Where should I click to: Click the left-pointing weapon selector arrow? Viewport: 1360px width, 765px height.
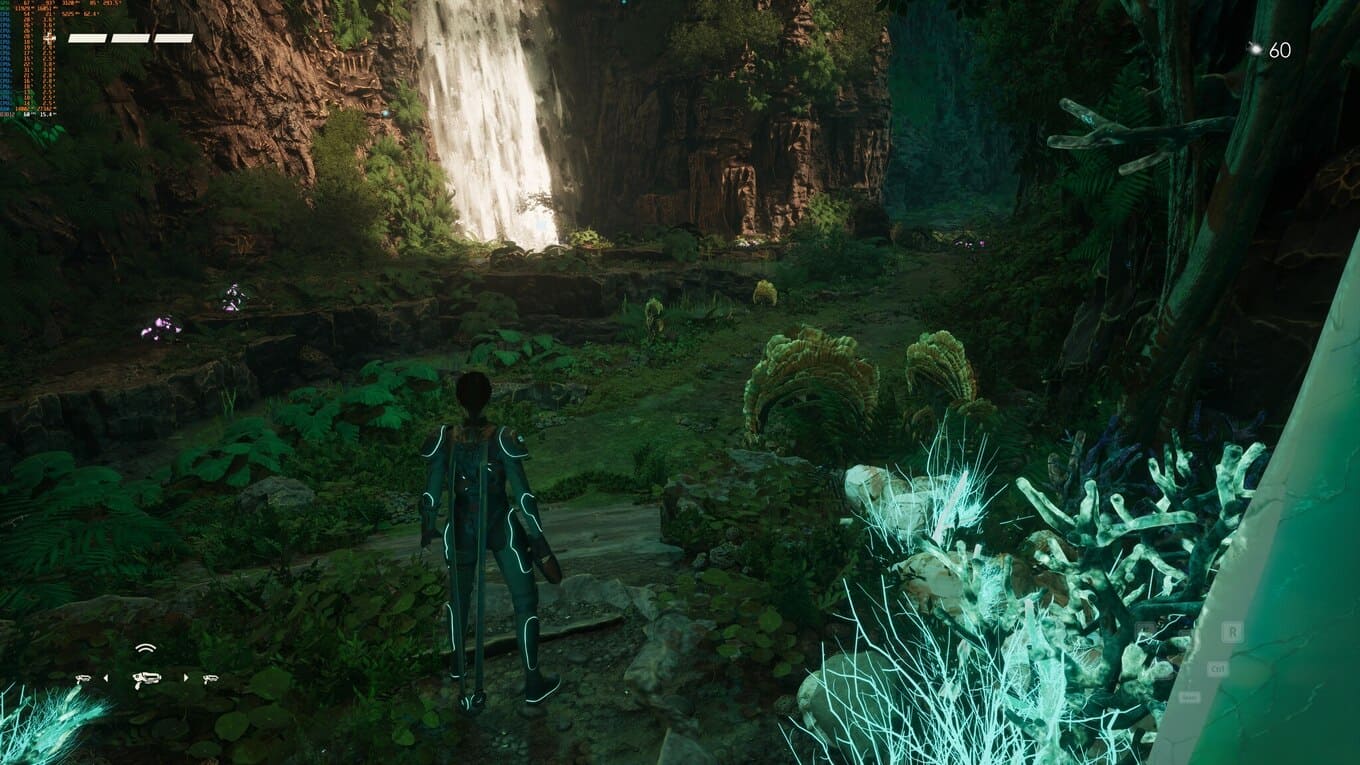[105, 678]
